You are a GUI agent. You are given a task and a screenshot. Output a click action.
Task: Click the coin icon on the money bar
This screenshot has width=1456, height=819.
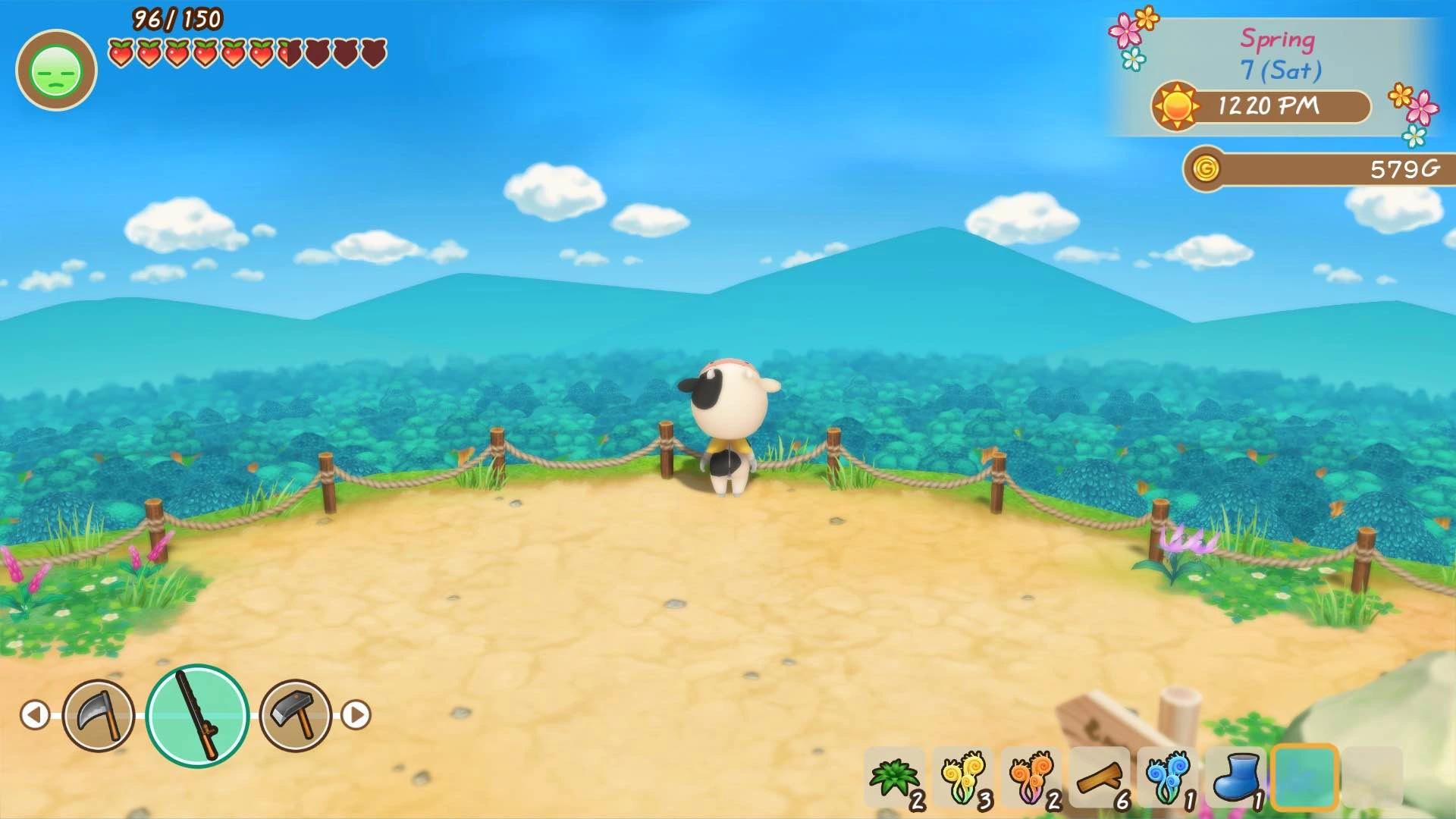1205,171
